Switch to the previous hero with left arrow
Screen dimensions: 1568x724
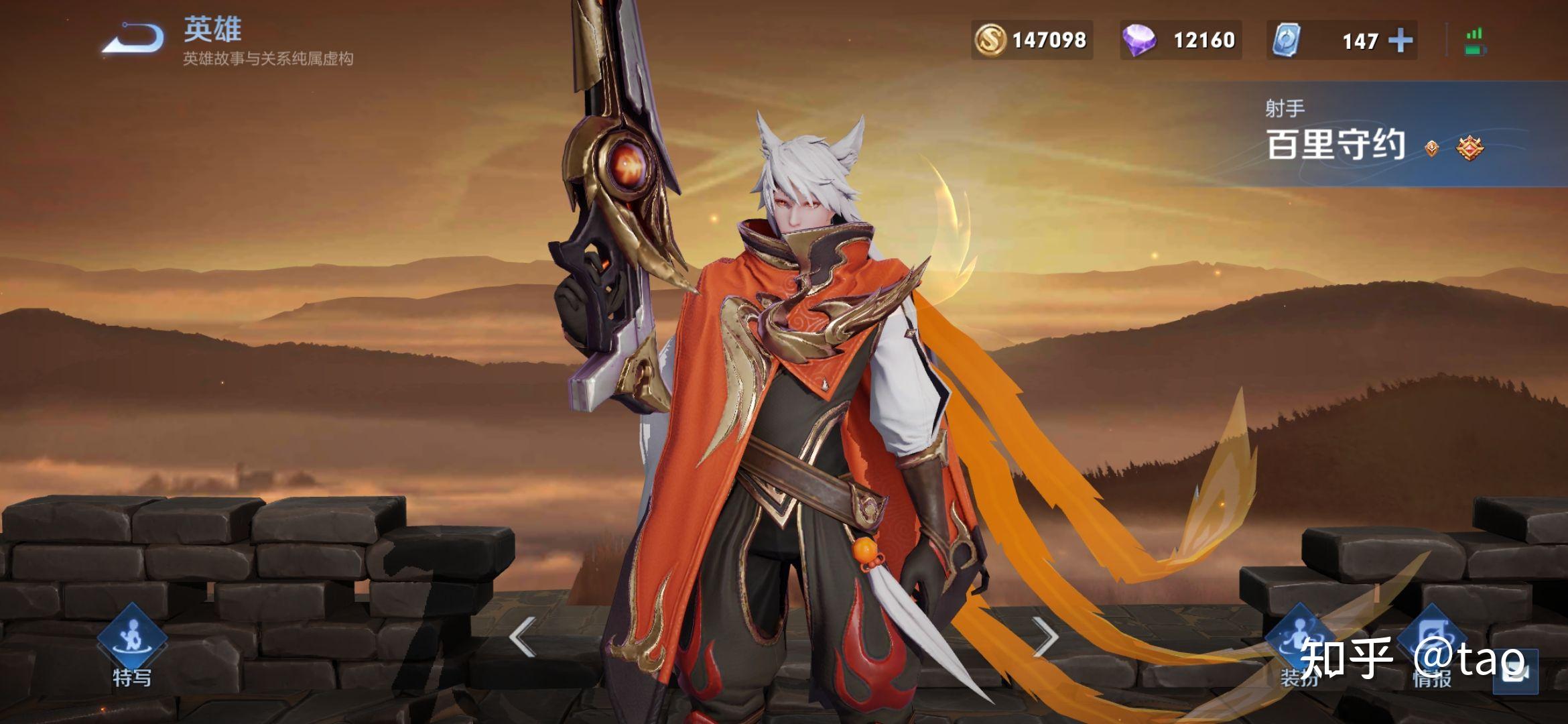click(x=523, y=637)
